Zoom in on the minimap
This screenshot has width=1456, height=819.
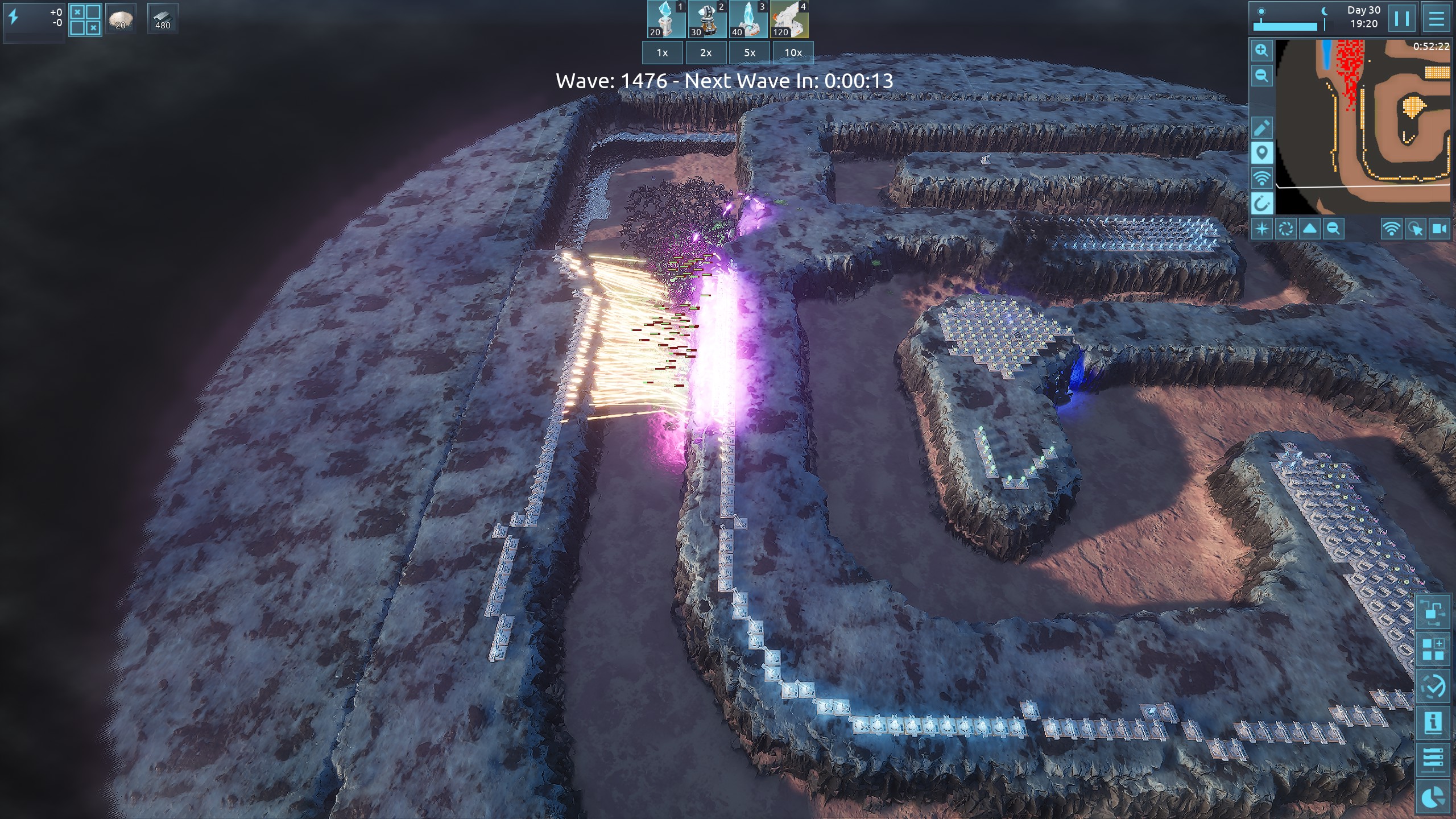(1261, 51)
